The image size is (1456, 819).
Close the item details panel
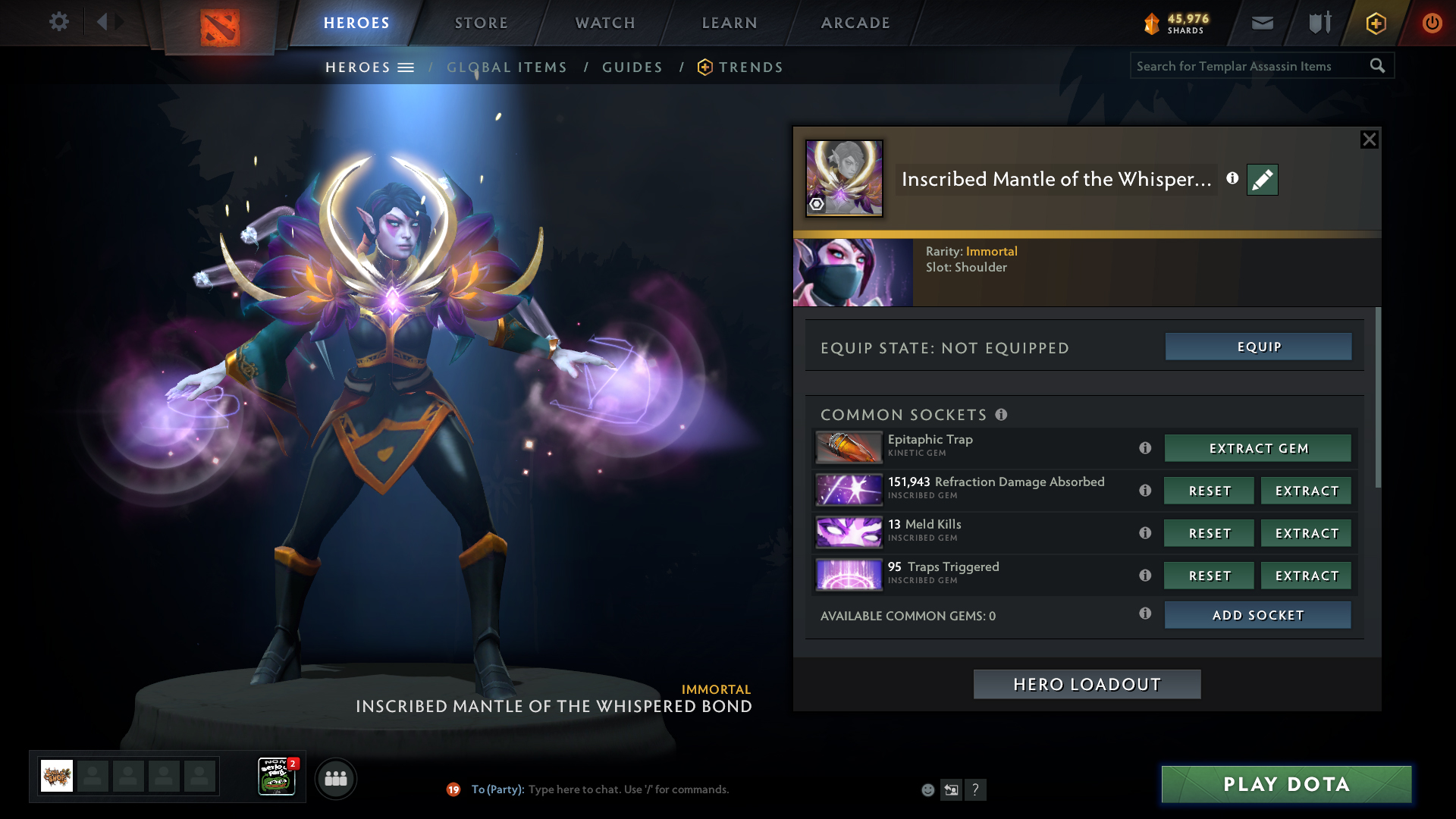1369,140
